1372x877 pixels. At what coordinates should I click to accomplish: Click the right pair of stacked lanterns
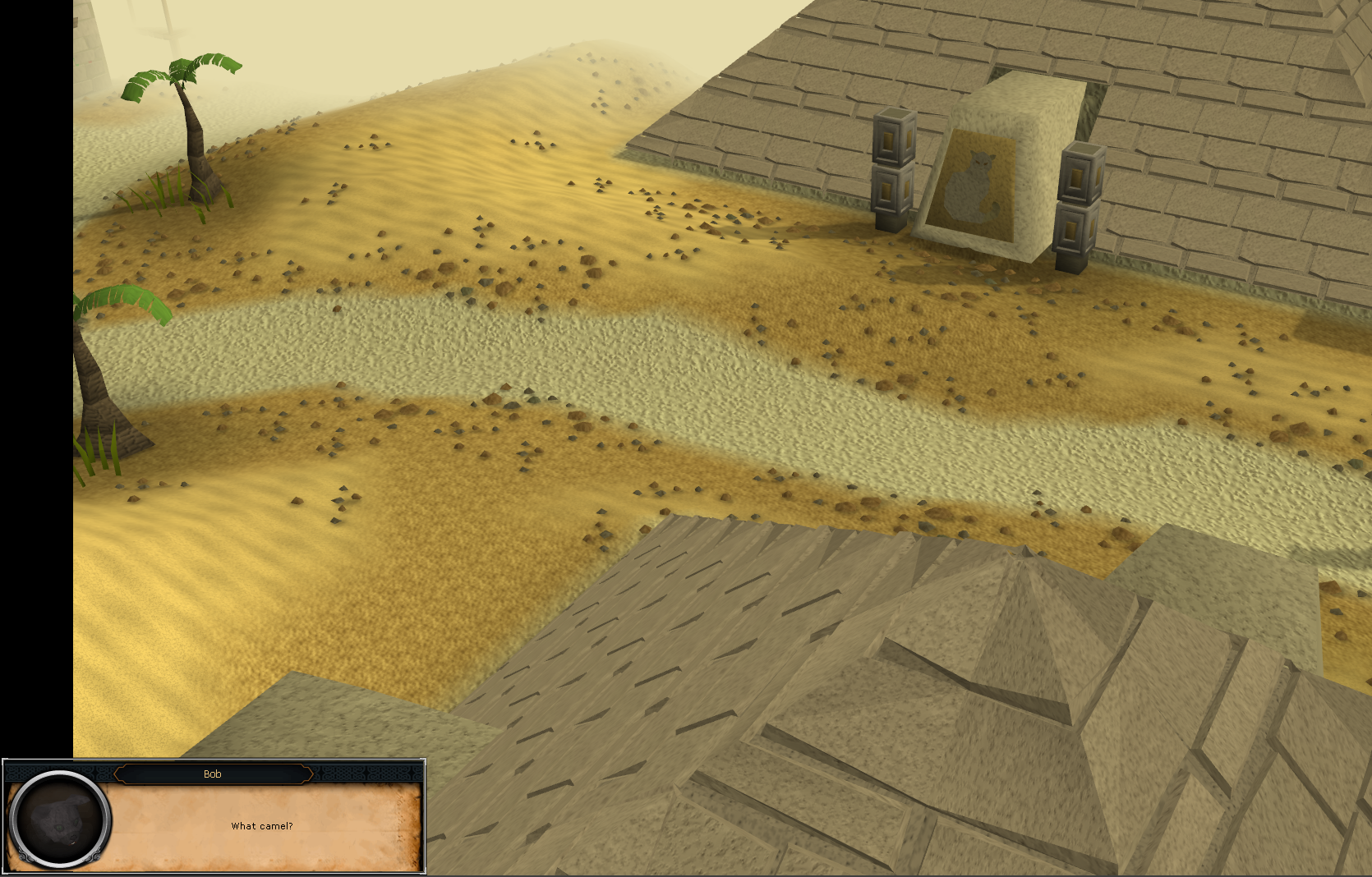click(x=1078, y=197)
